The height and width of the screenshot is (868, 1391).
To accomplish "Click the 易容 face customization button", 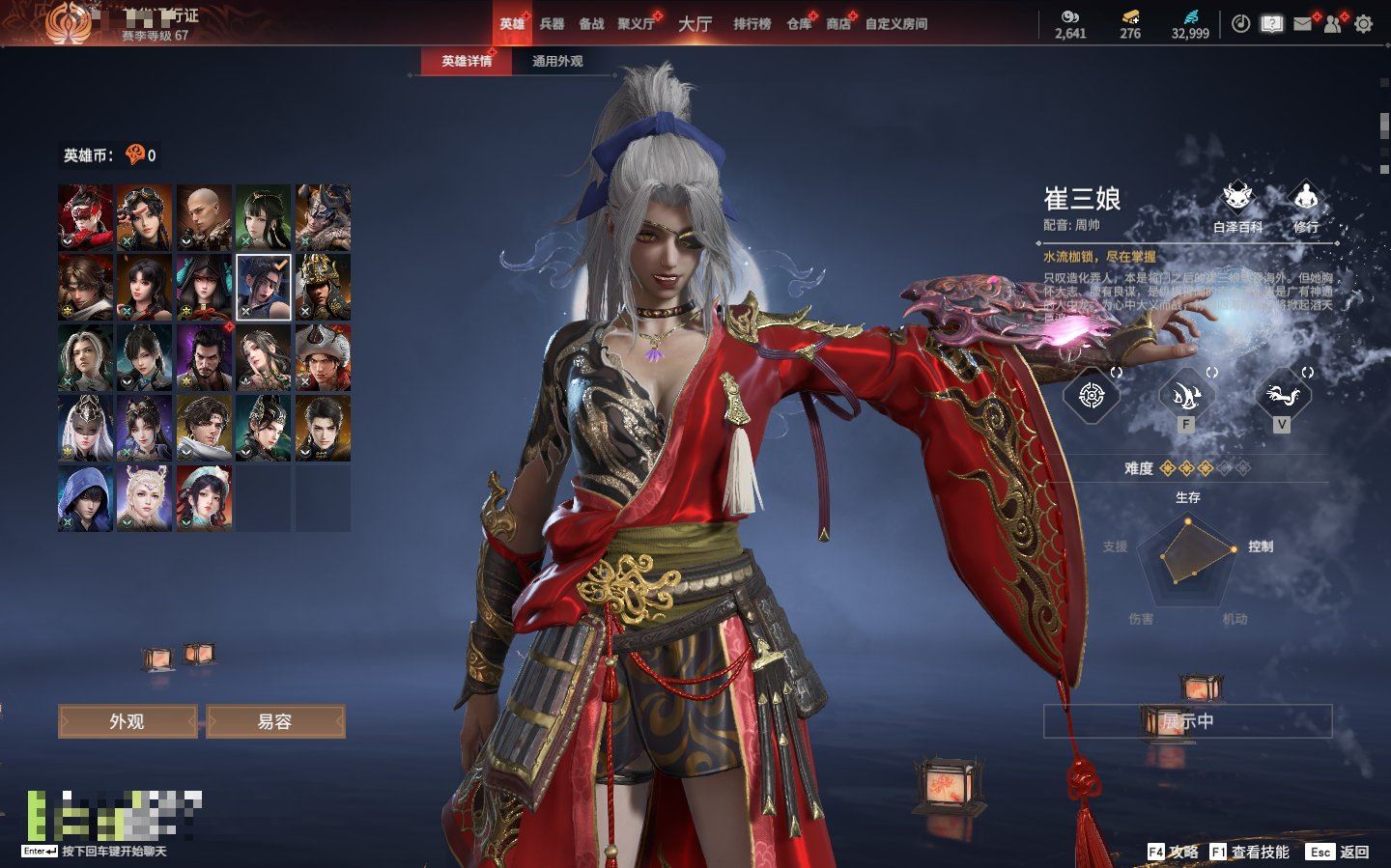I will click(x=275, y=721).
